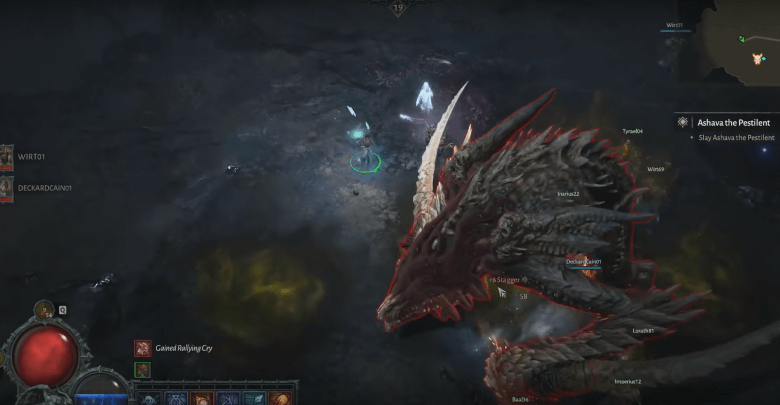Click the green-bordered active buff icon
The height and width of the screenshot is (405, 780).
coord(142,369)
